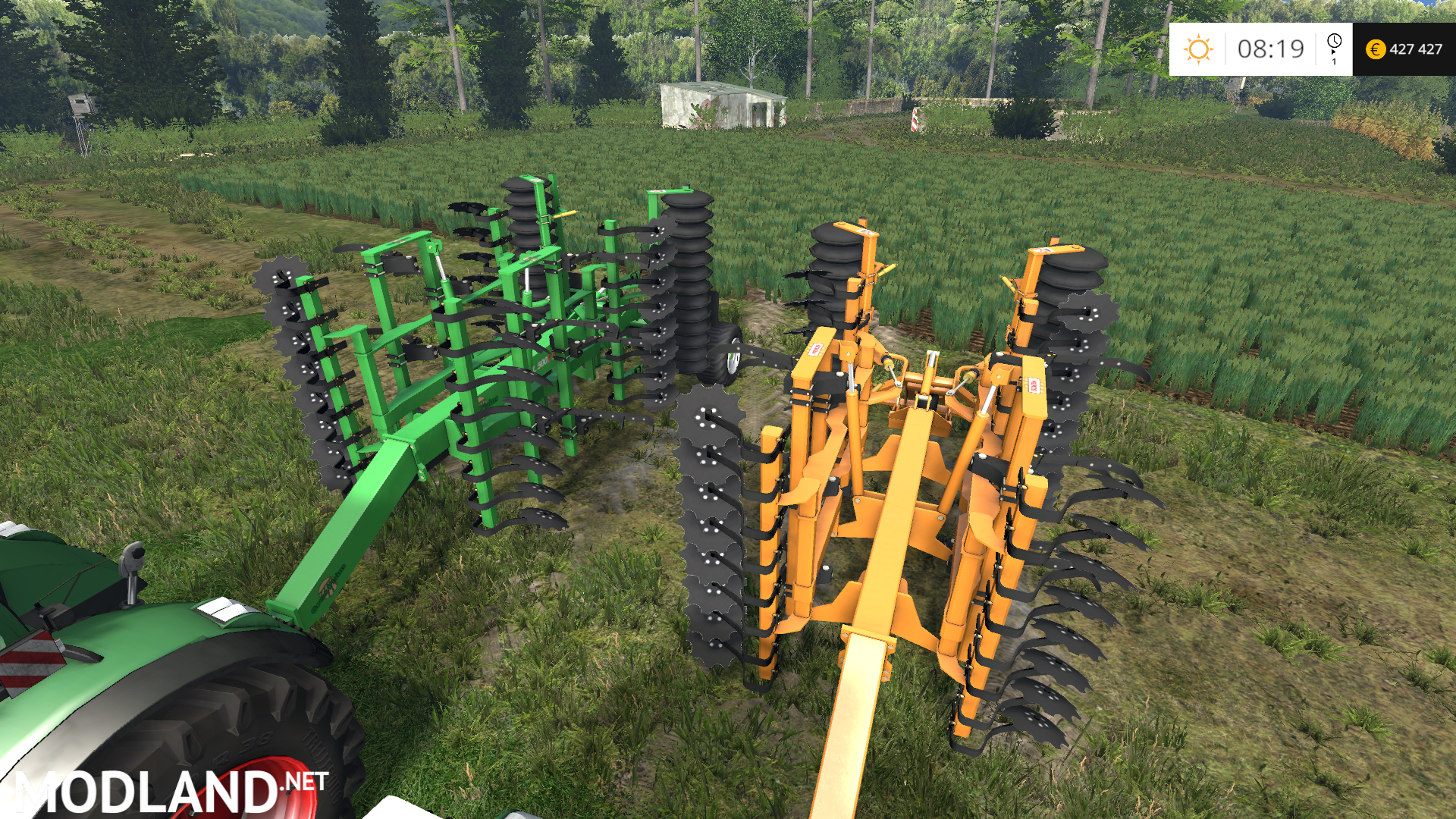Select the clock icon in the HUD
This screenshot has width=1456, height=819.
pos(1335,41)
